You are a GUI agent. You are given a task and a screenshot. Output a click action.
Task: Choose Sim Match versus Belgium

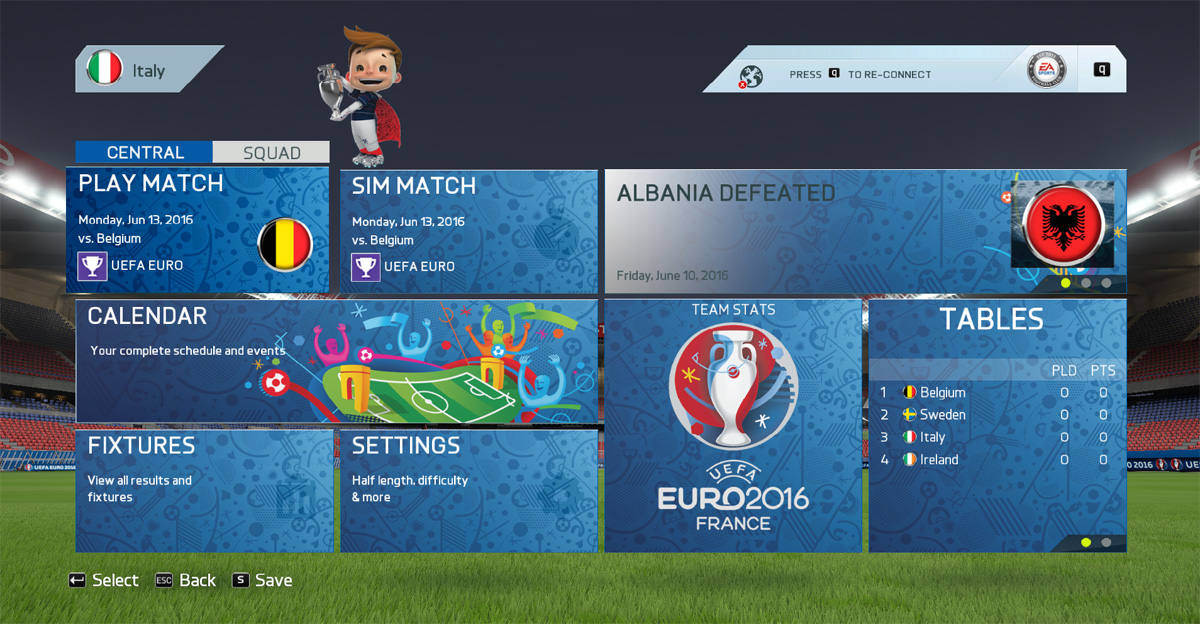point(468,230)
